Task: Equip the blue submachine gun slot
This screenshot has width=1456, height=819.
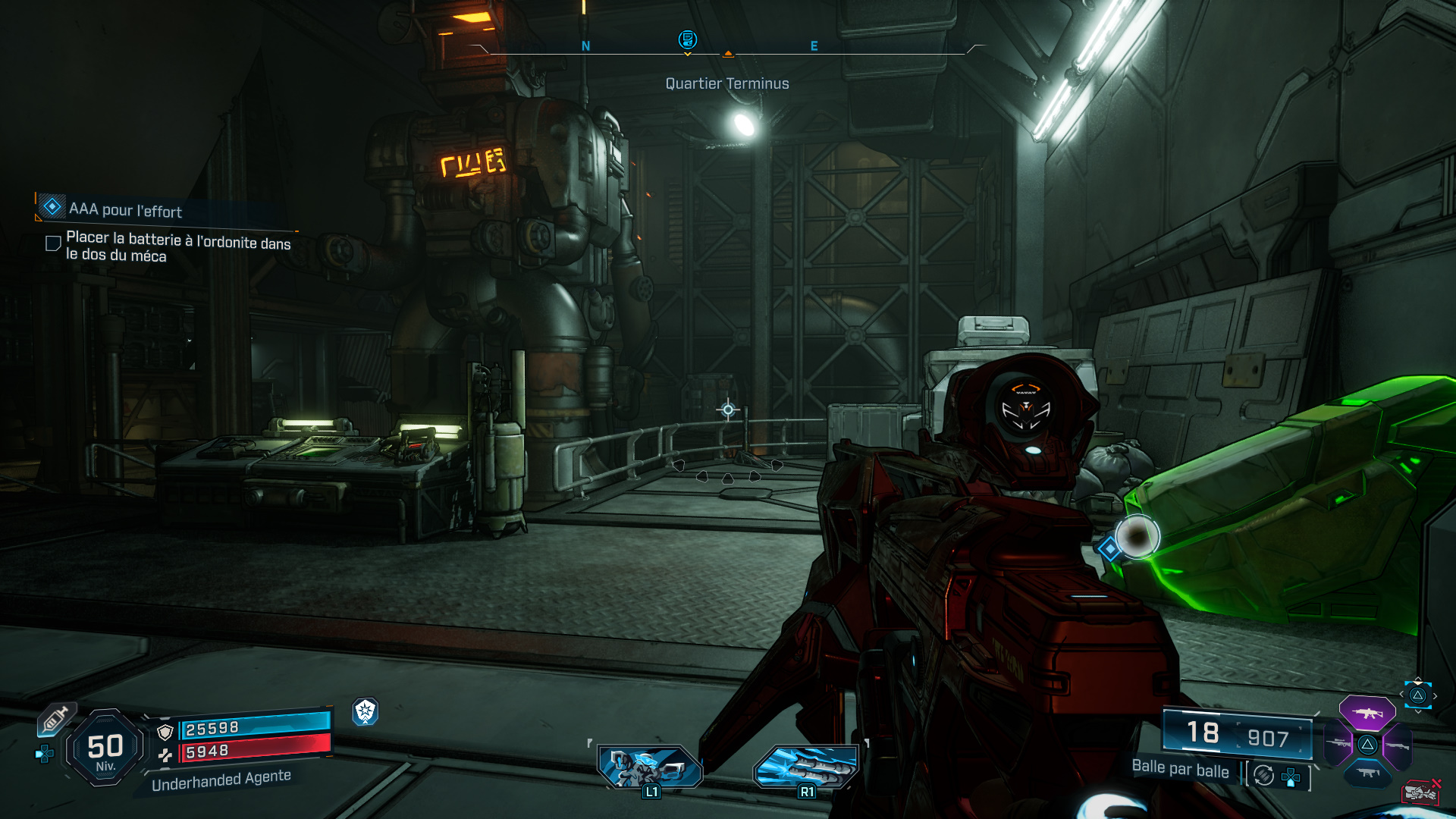Action: (1367, 773)
